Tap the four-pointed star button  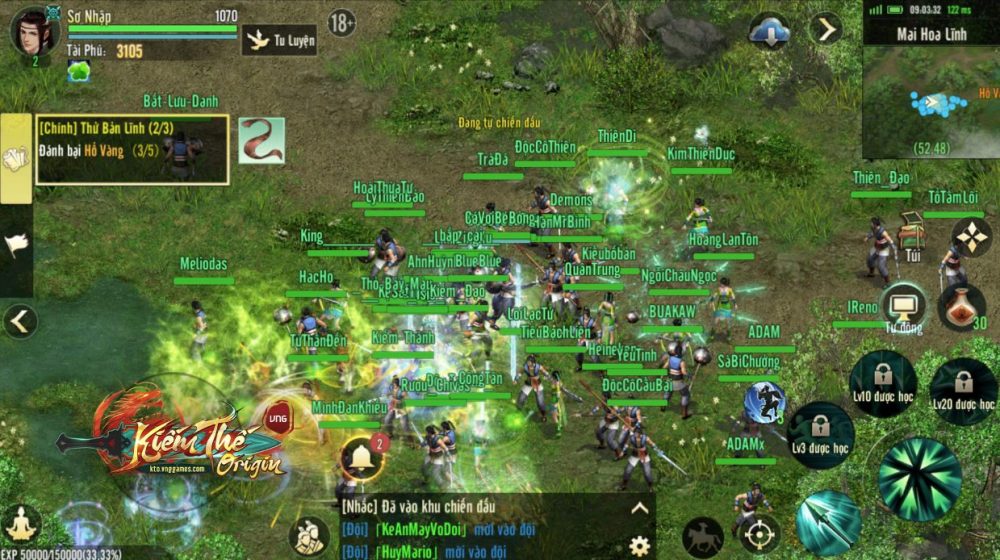pos(971,238)
